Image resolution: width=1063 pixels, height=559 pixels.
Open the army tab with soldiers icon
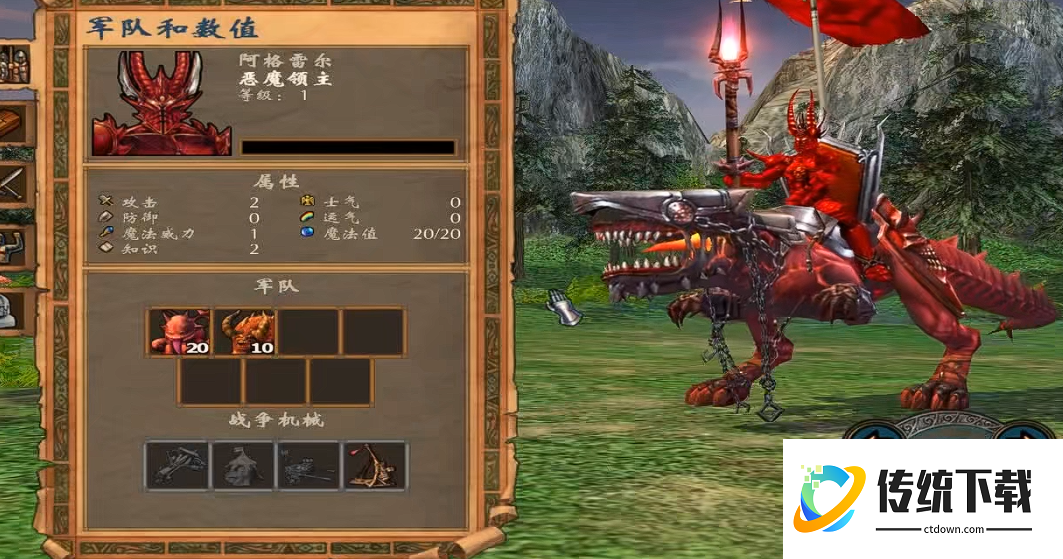coord(14,64)
